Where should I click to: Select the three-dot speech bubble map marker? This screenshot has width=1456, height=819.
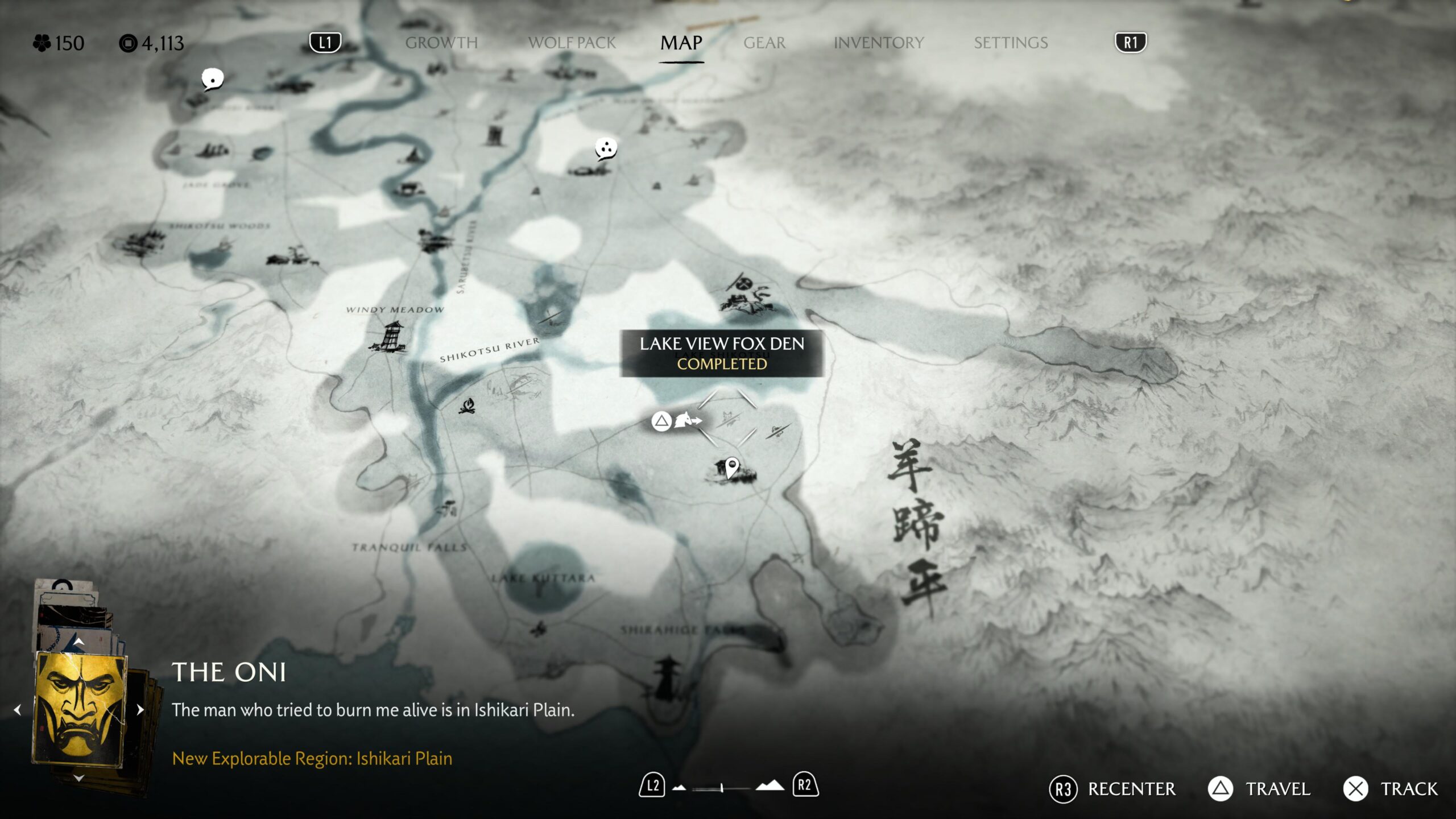pyautogui.click(x=606, y=148)
